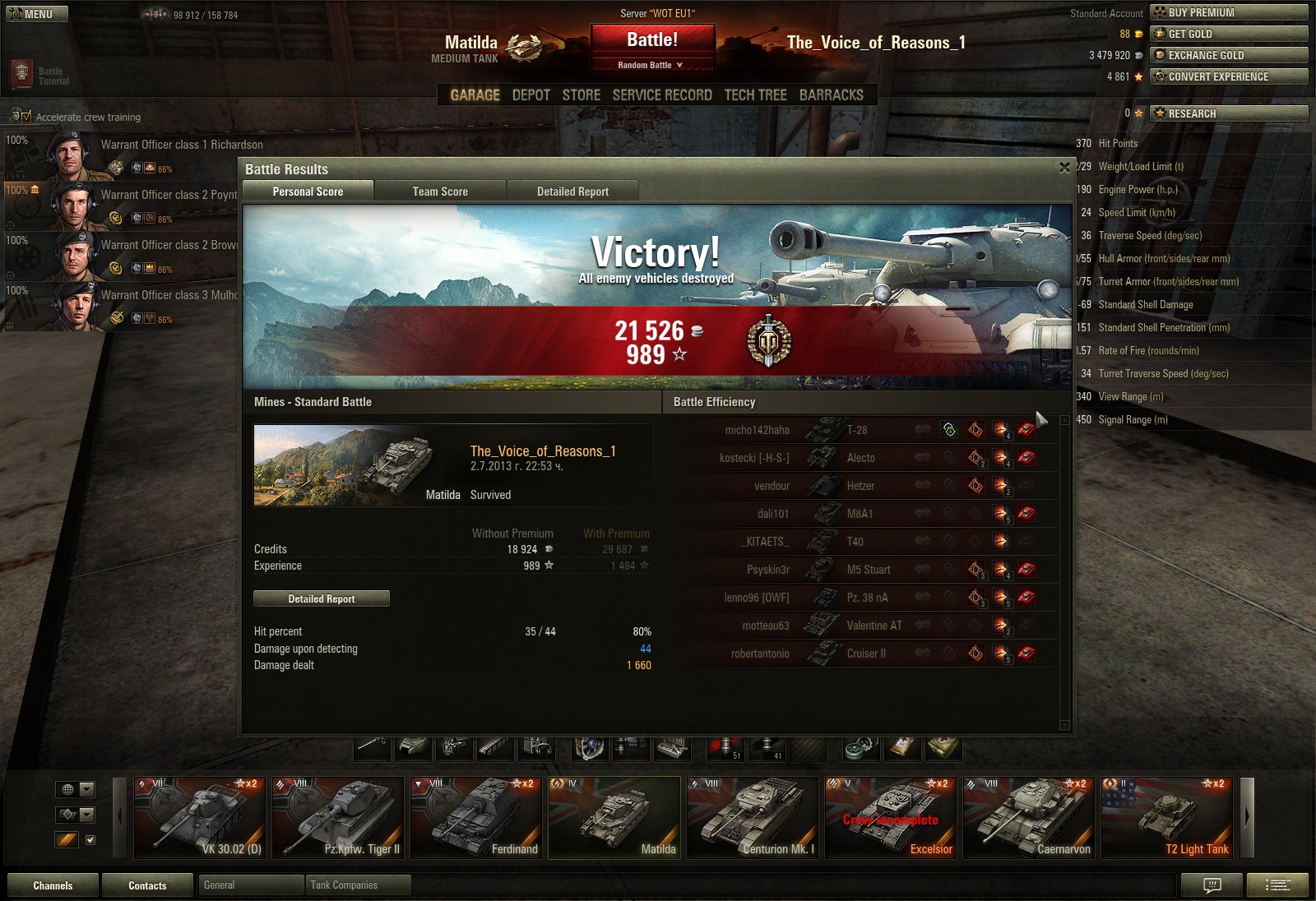Toggle Accelerate crew training checkbox

coord(25,117)
